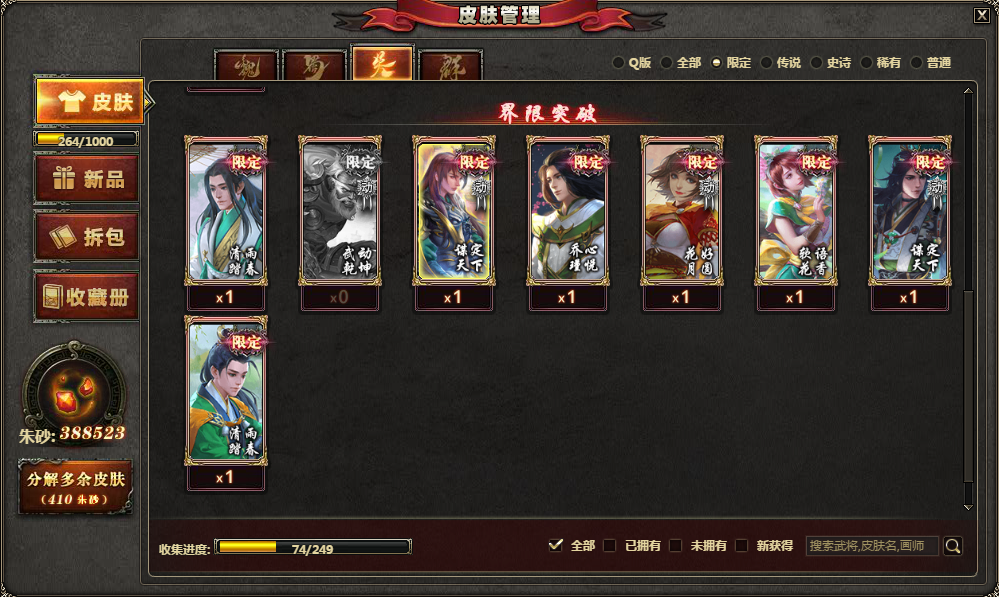Click the magnifying glass search button
Image resolution: width=999 pixels, height=597 pixels.
click(x=953, y=546)
